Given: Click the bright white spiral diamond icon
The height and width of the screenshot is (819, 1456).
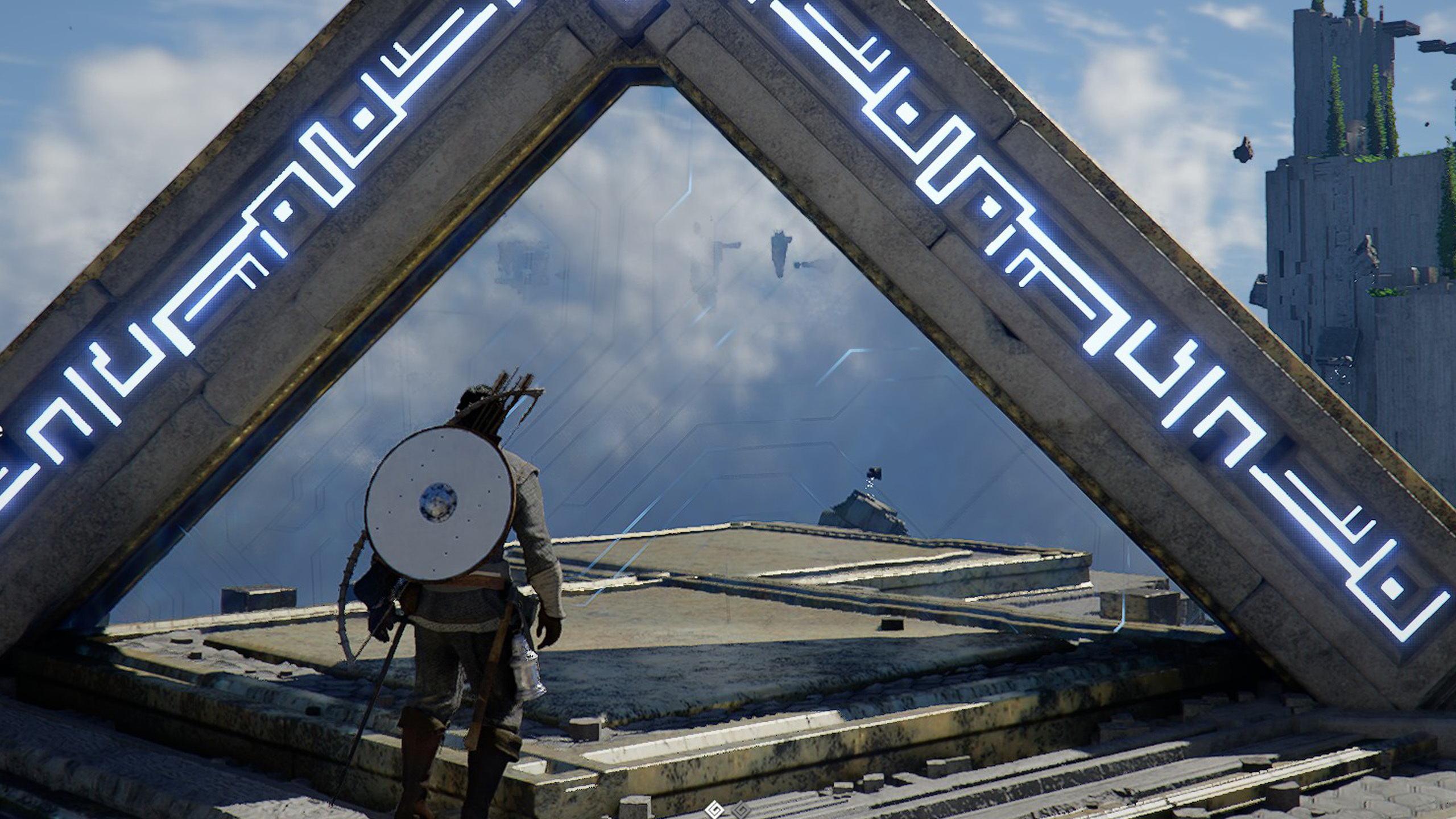Looking at the screenshot, I should point(713,809).
